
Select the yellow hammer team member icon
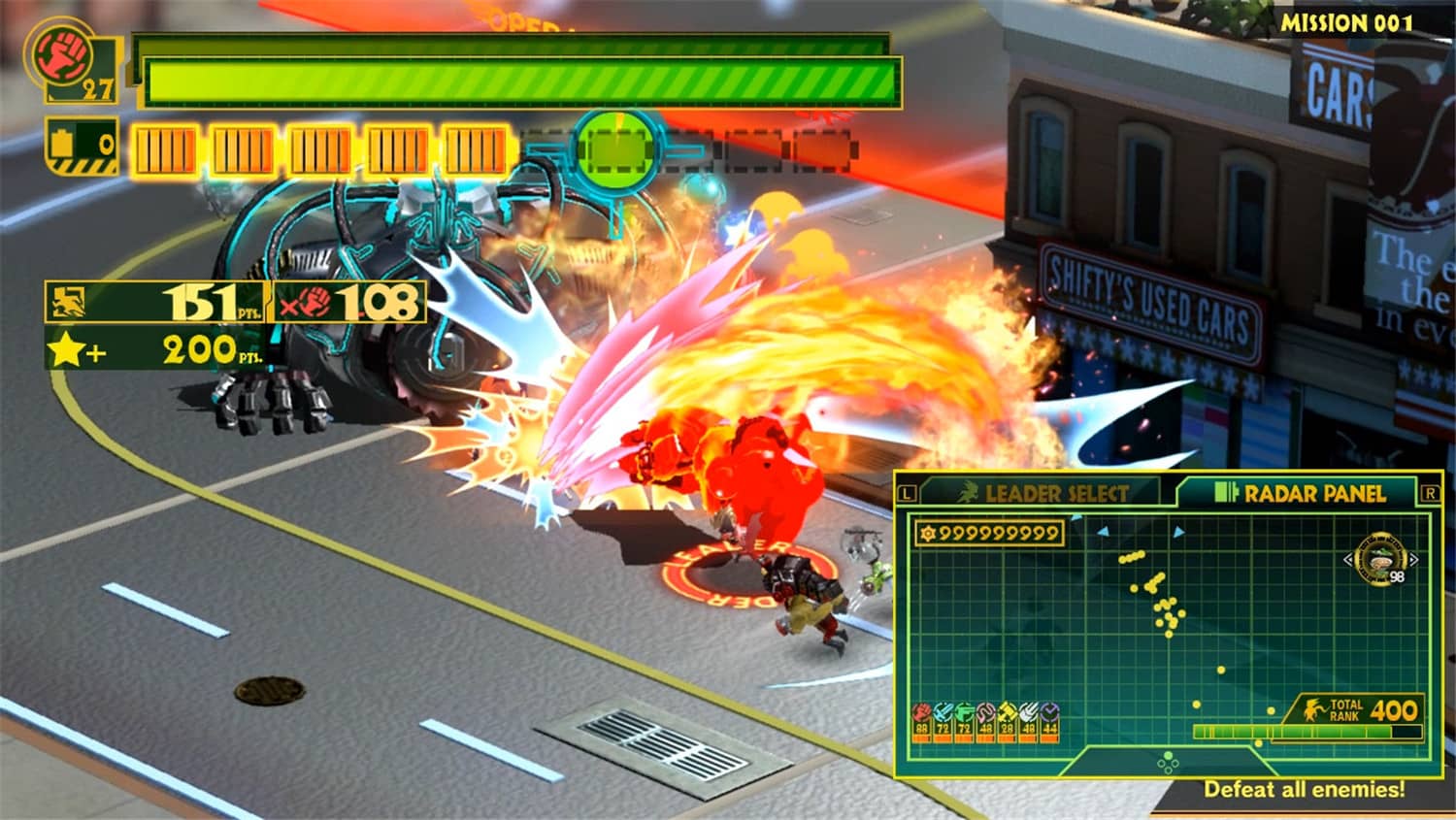click(1005, 711)
